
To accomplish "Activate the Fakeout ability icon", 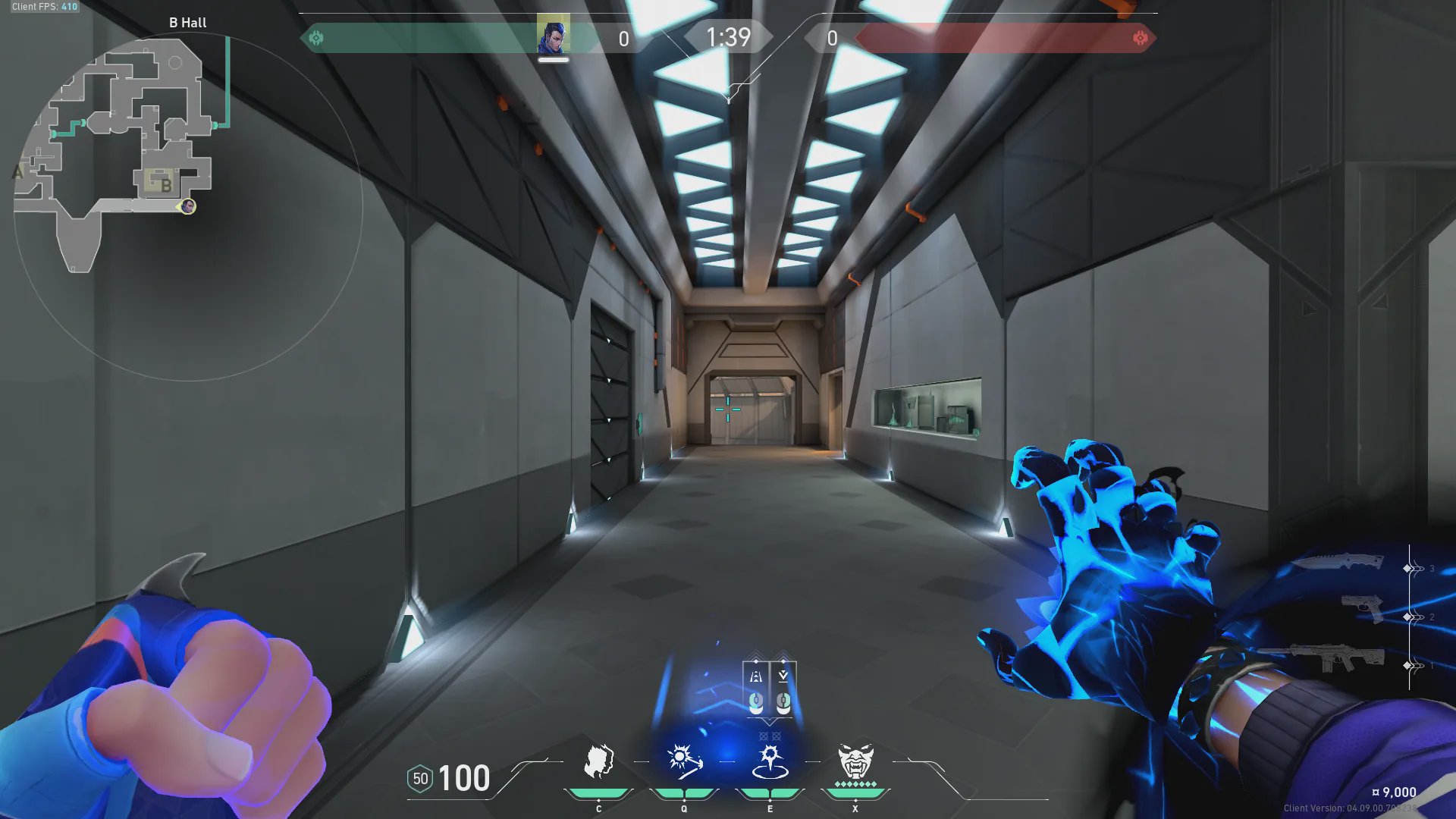I will [598, 762].
